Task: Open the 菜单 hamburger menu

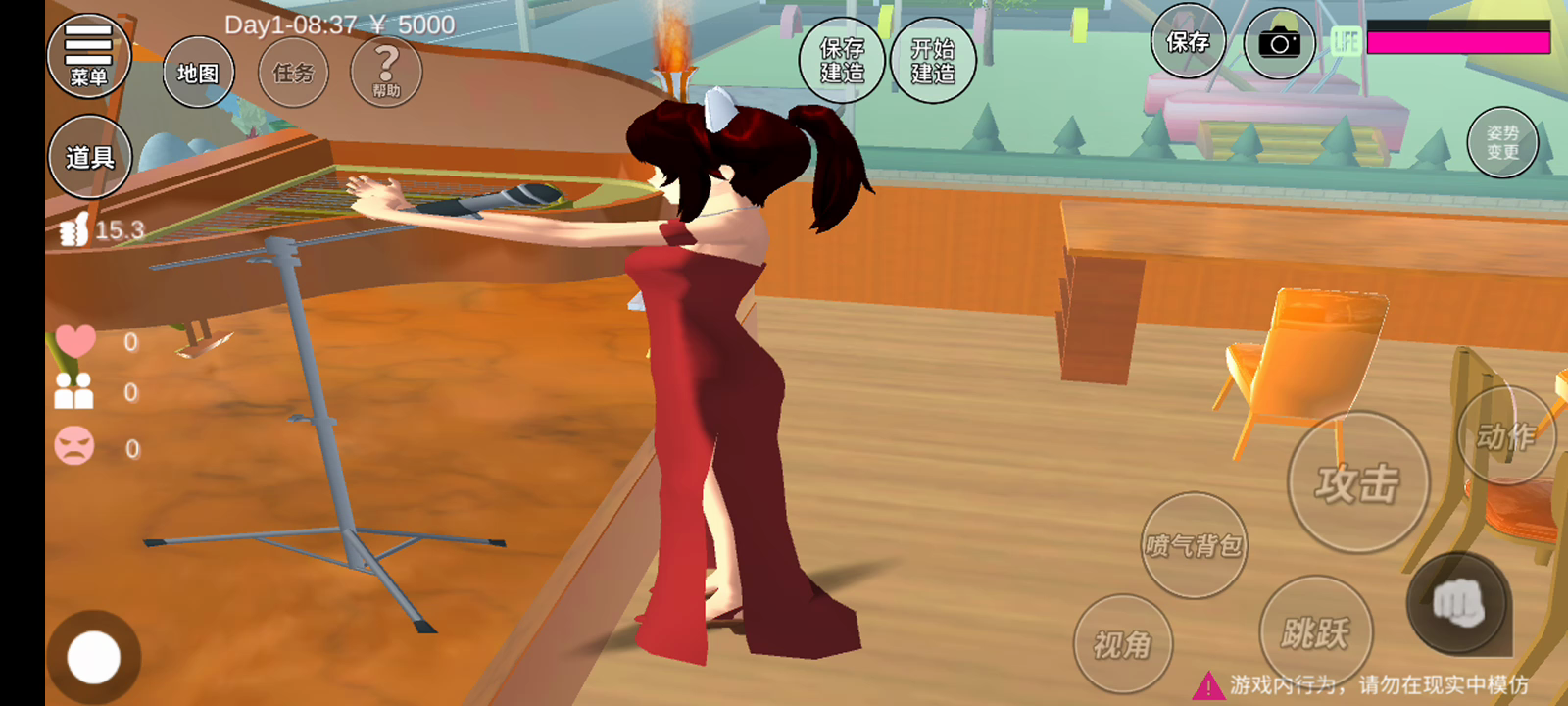Action: pyautogui.click(x=88, y=57)
